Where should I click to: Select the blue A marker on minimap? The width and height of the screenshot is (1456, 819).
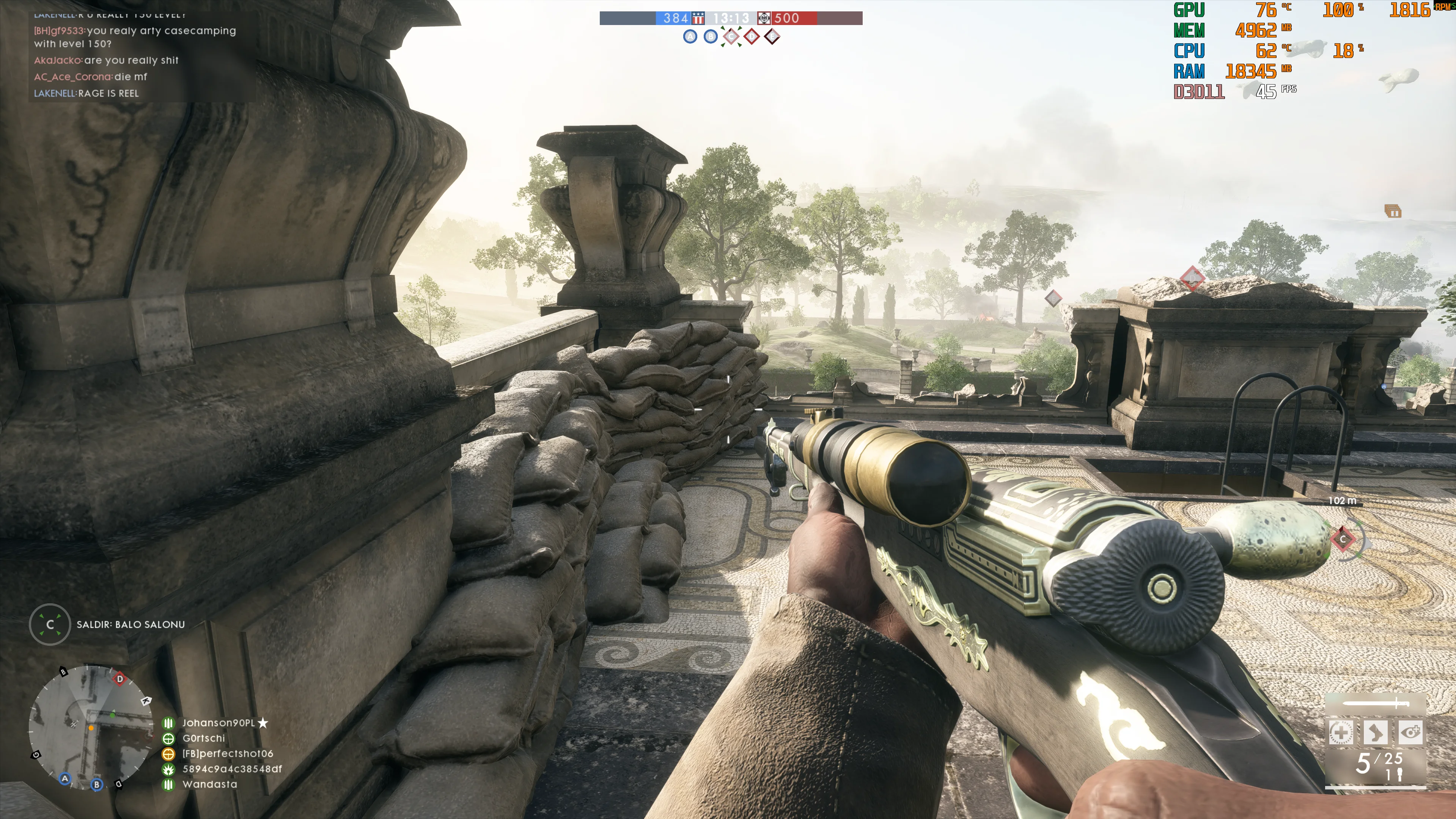tap(65, 778)
